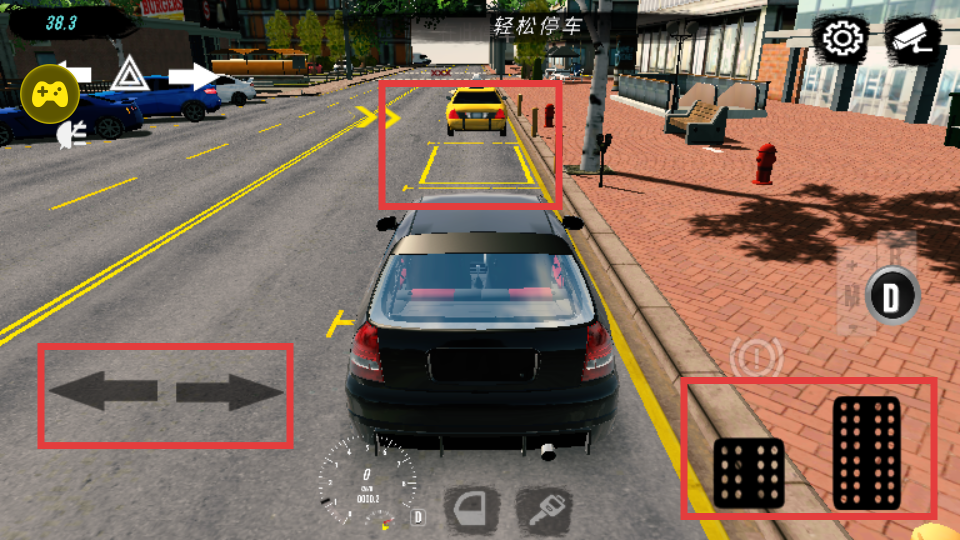Step on the gas pedal
This screenshot has height=540, width=960.
pos(866,452)
